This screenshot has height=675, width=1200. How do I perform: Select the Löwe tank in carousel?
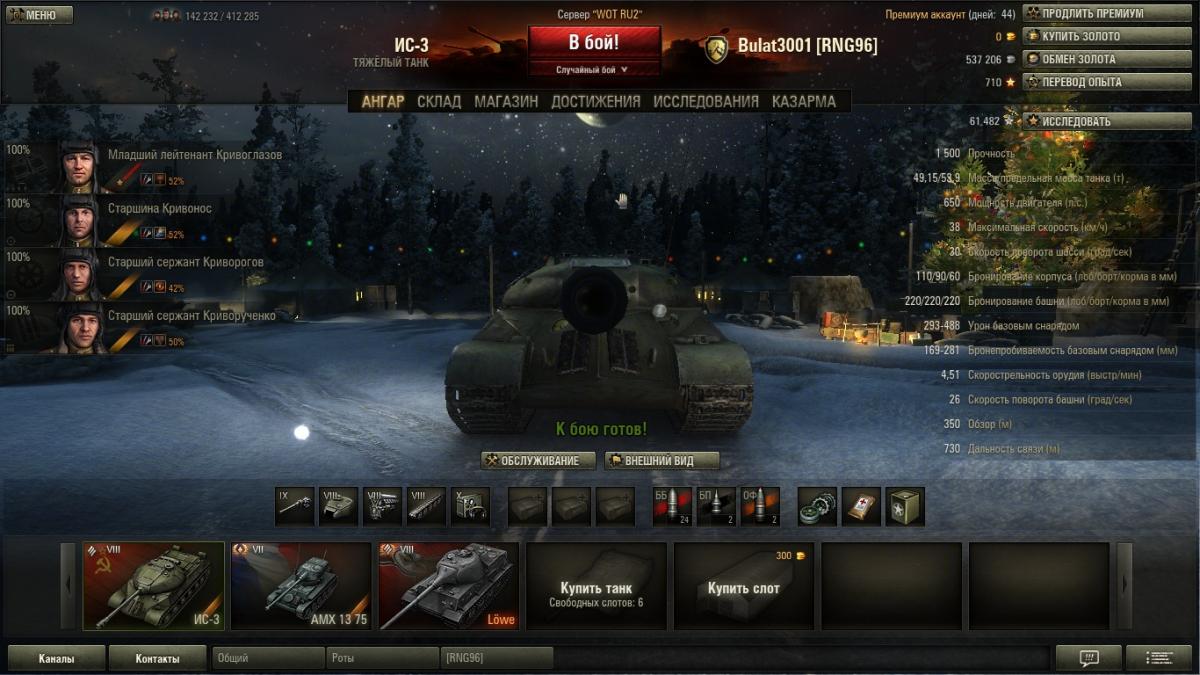[x=449, y=586]
